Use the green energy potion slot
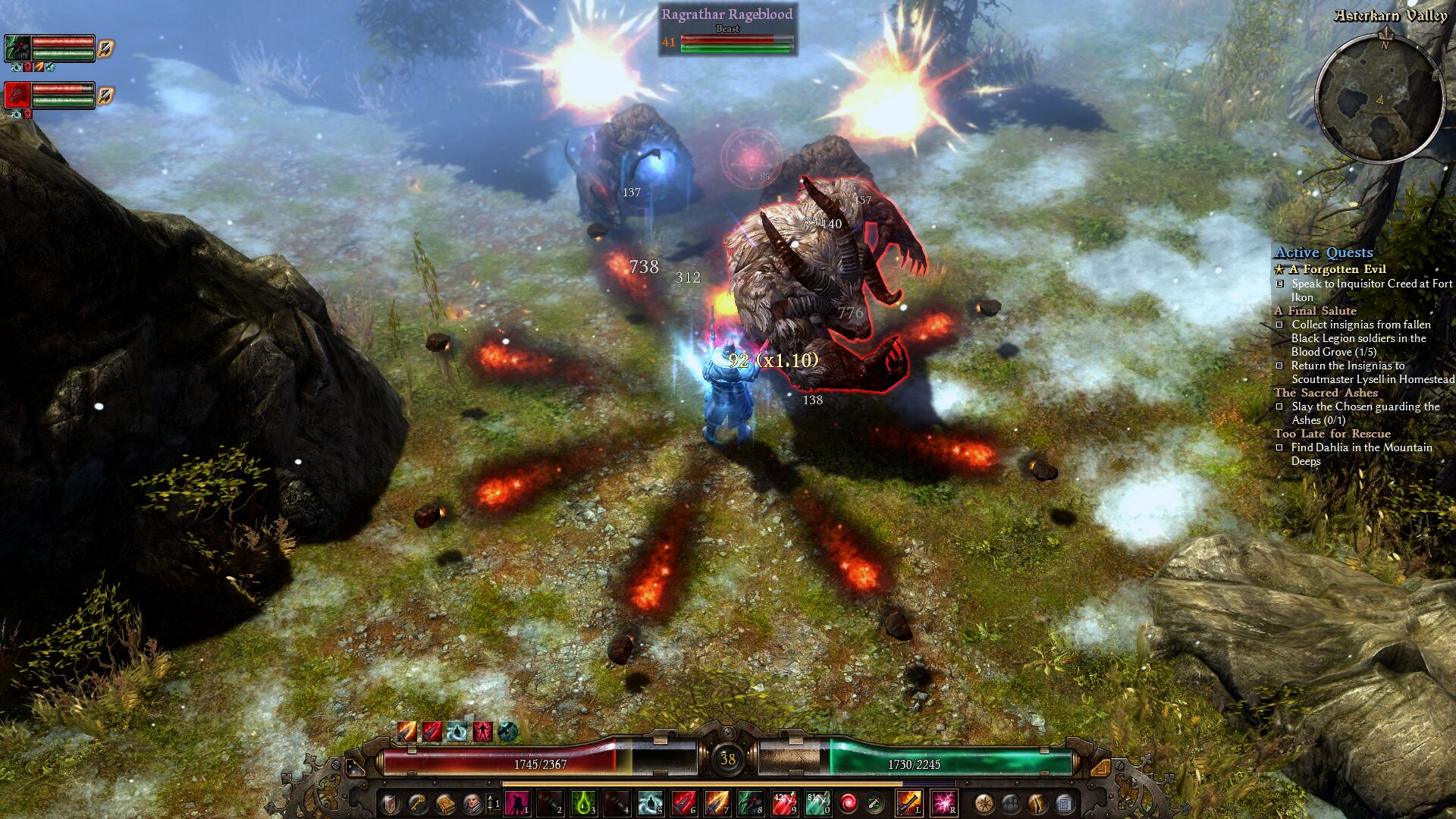 click(817, 803)
